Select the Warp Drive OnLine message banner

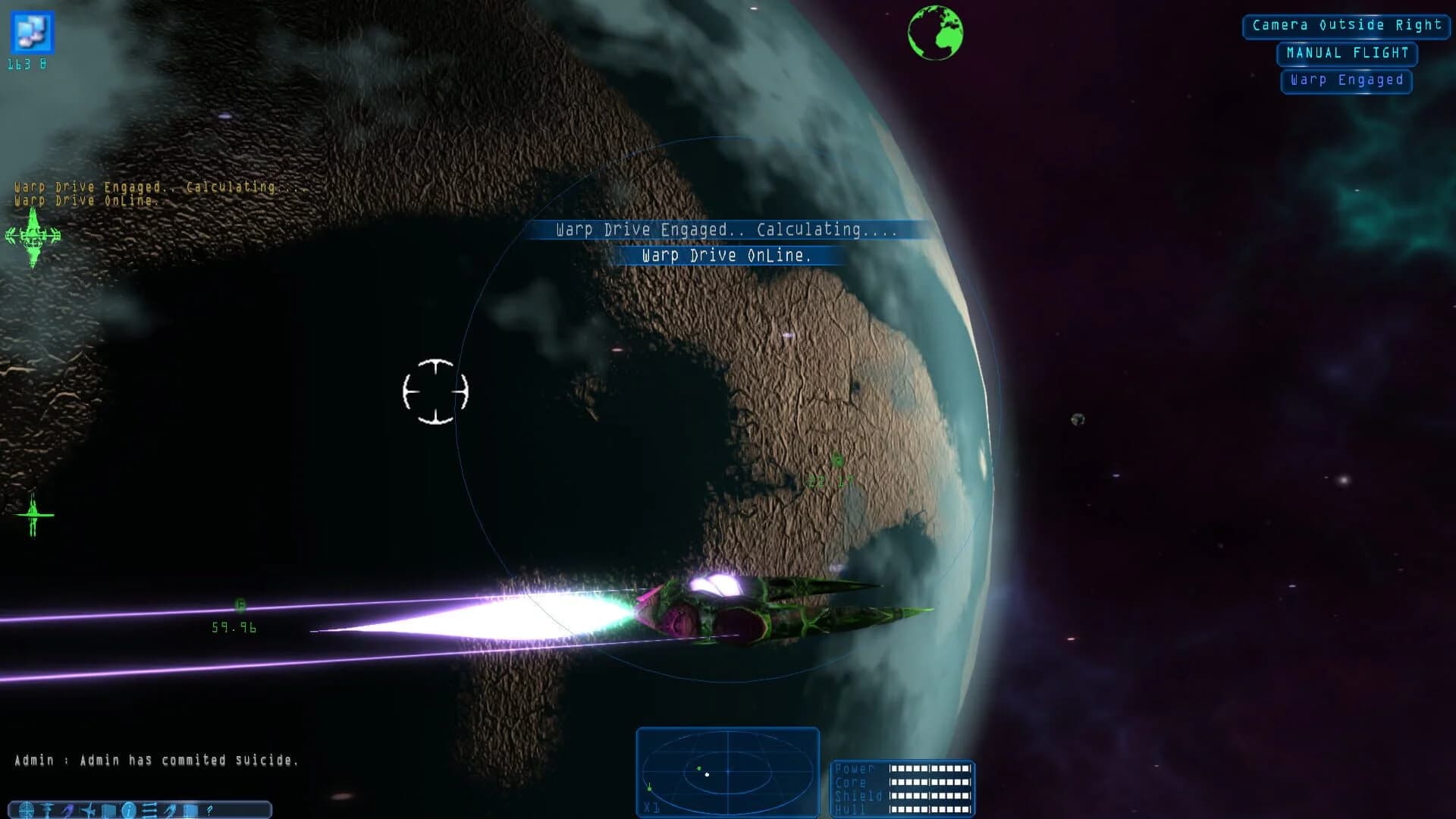(x=726, y=255)
